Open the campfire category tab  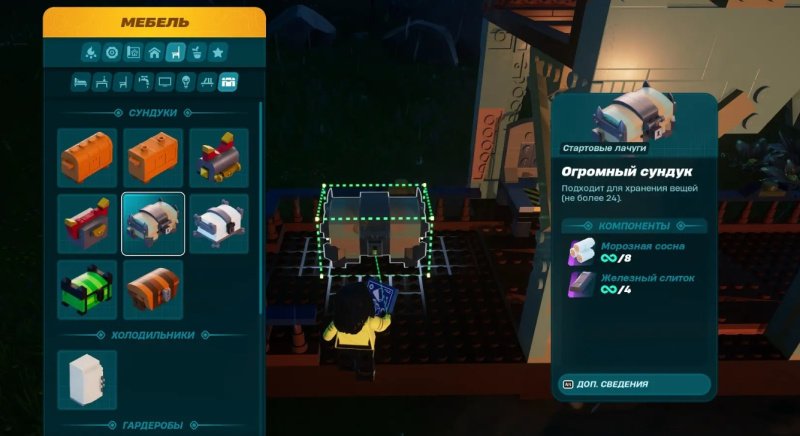[90, 52]
